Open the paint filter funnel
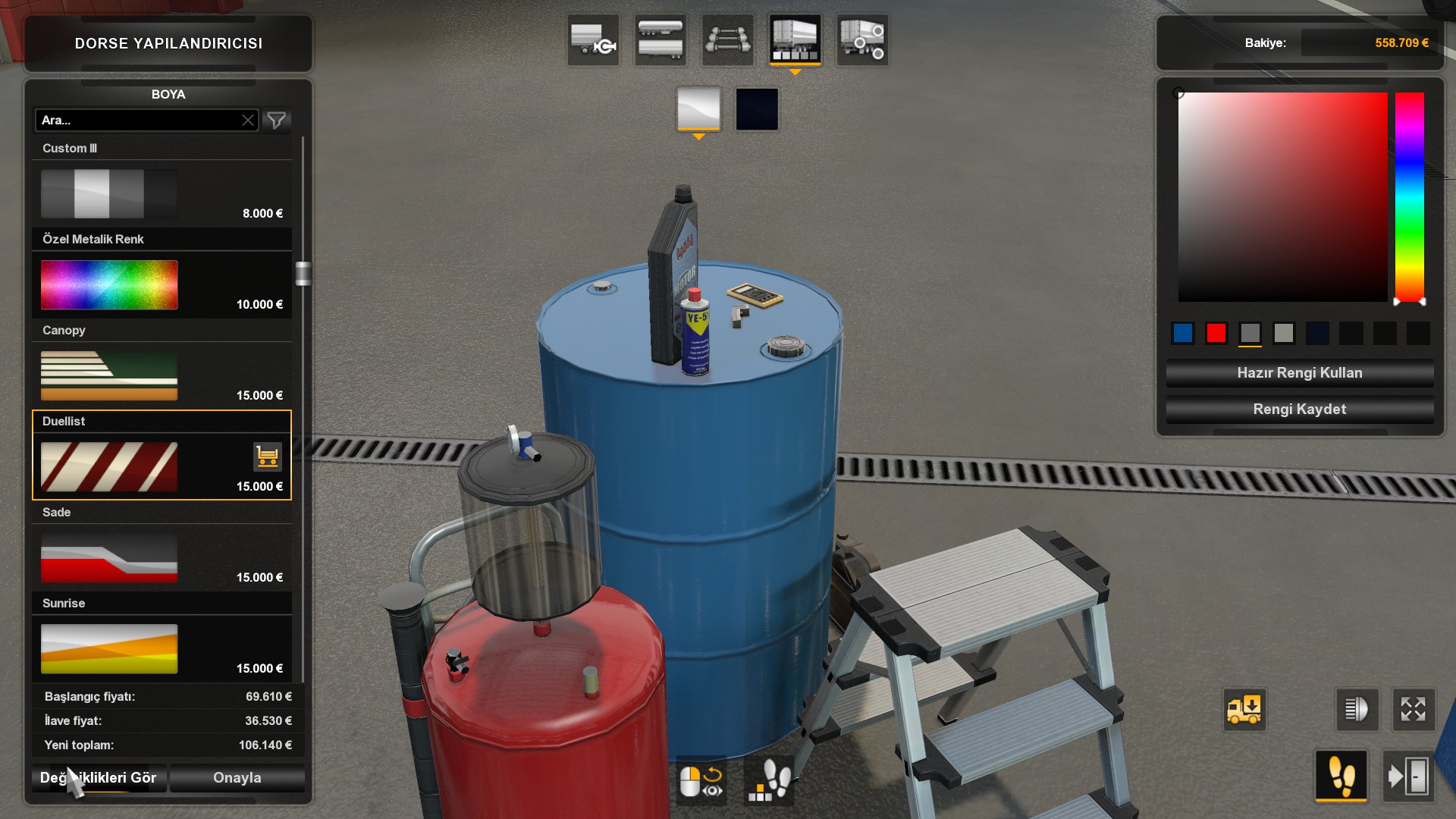The width and height of the screenshot is (1456, 819). pyautogui.click(x=277, y=120)
